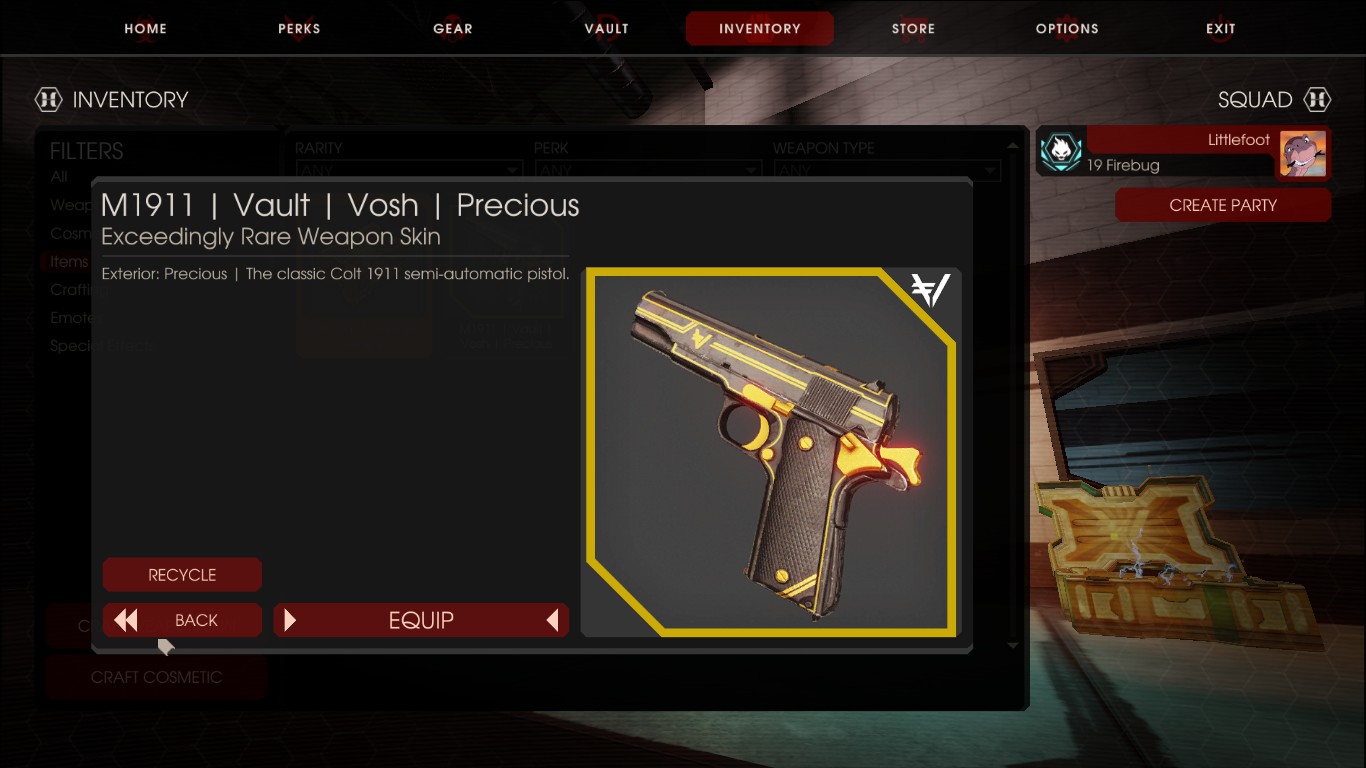Go back from the item details
1366x768 pixels.
(182, 620)
